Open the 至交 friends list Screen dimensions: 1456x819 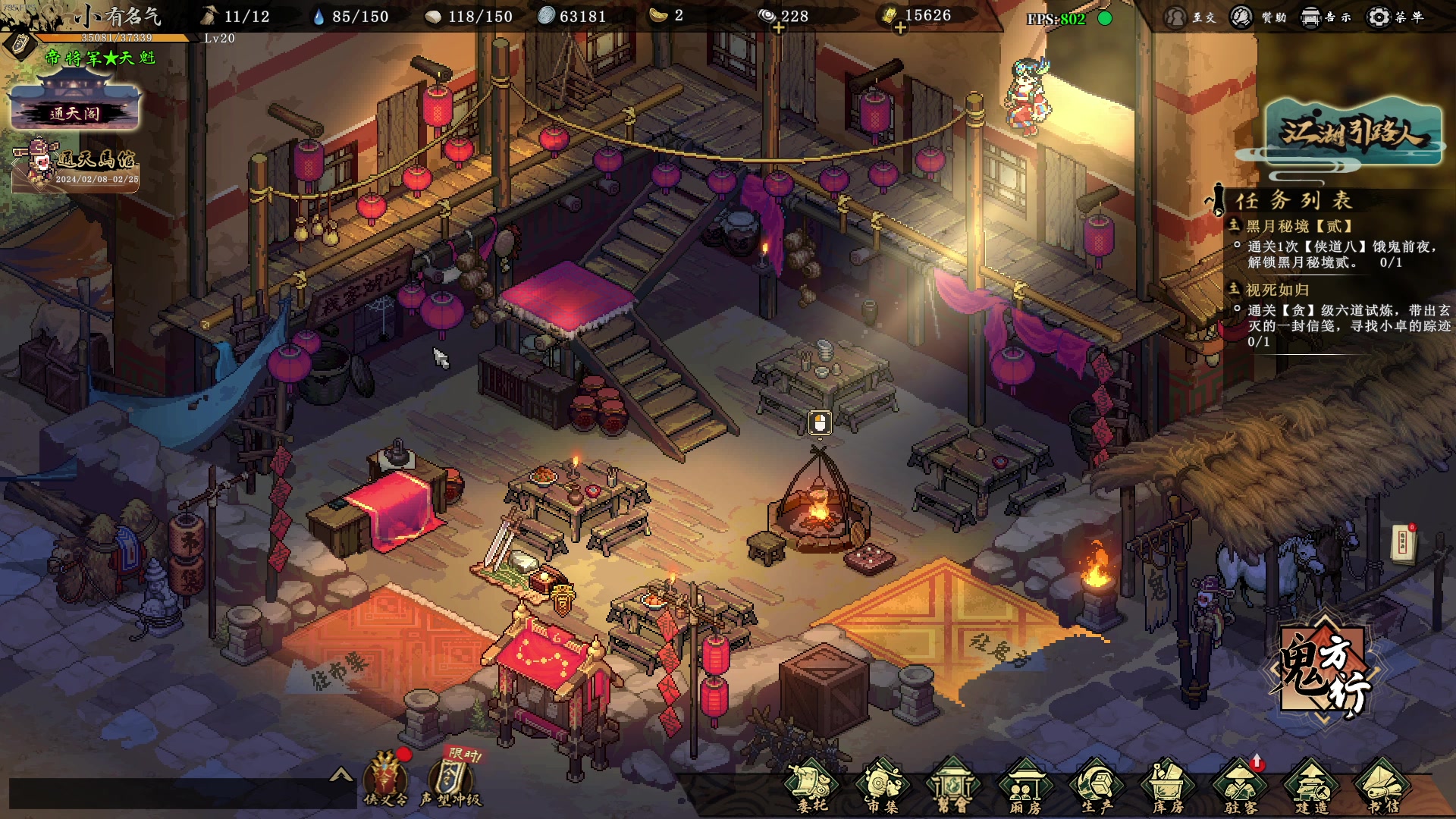tap(1189, 17)
